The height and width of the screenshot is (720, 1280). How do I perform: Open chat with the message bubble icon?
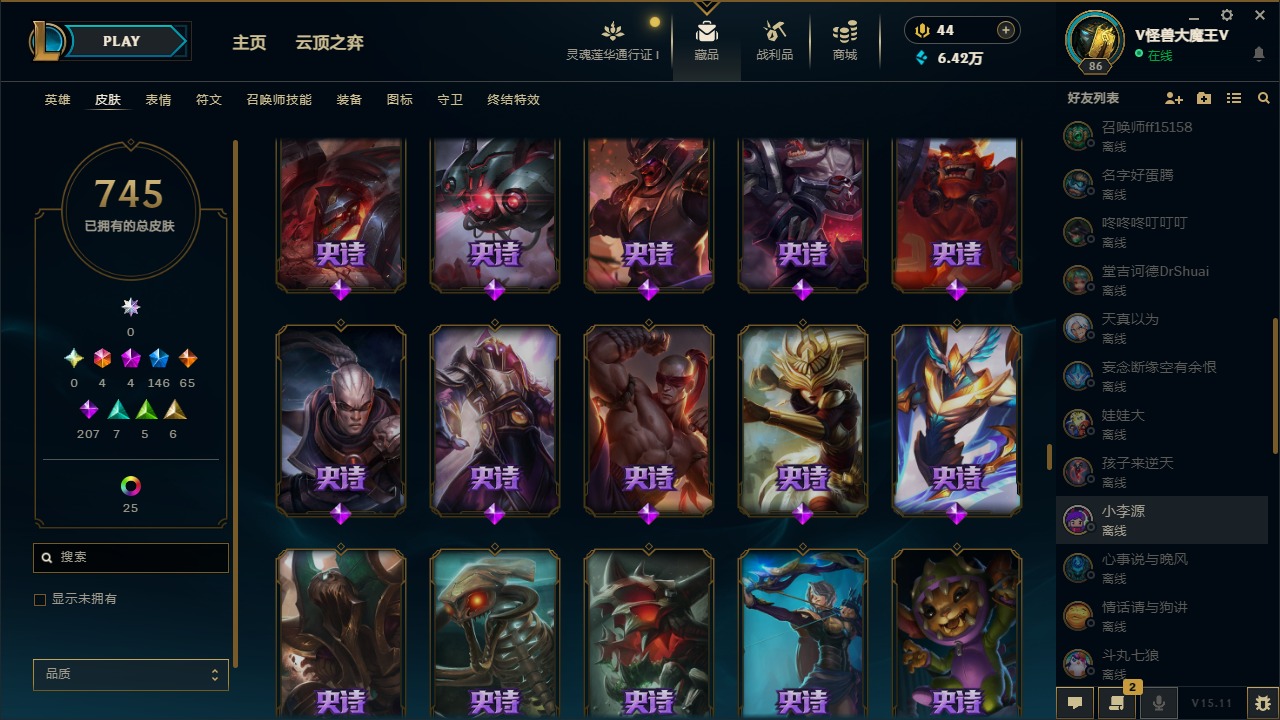[x=1075, y=703]
